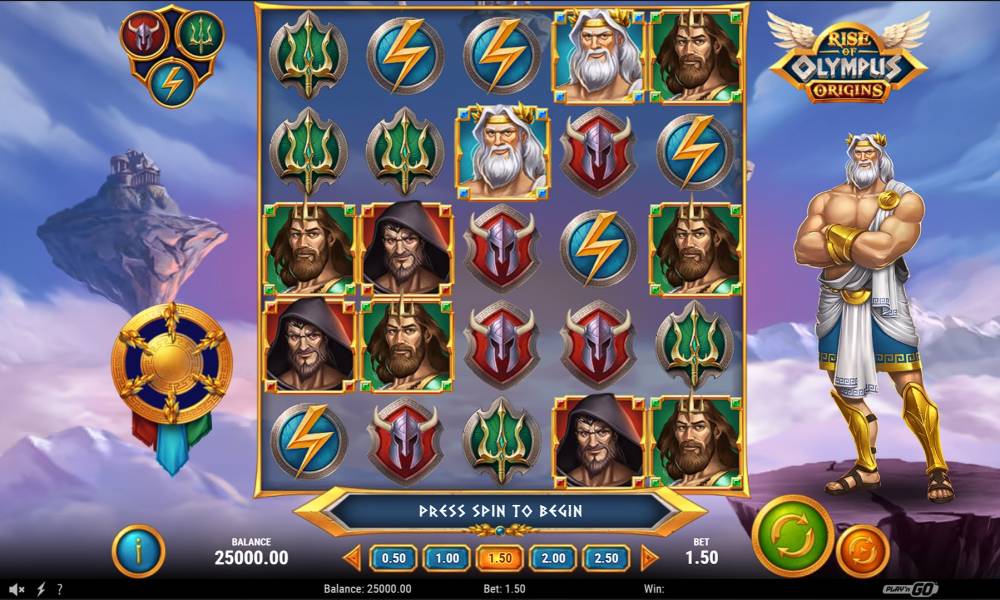
Task: Select the 1.50 bet amount
Action: [x=500, y=558]
